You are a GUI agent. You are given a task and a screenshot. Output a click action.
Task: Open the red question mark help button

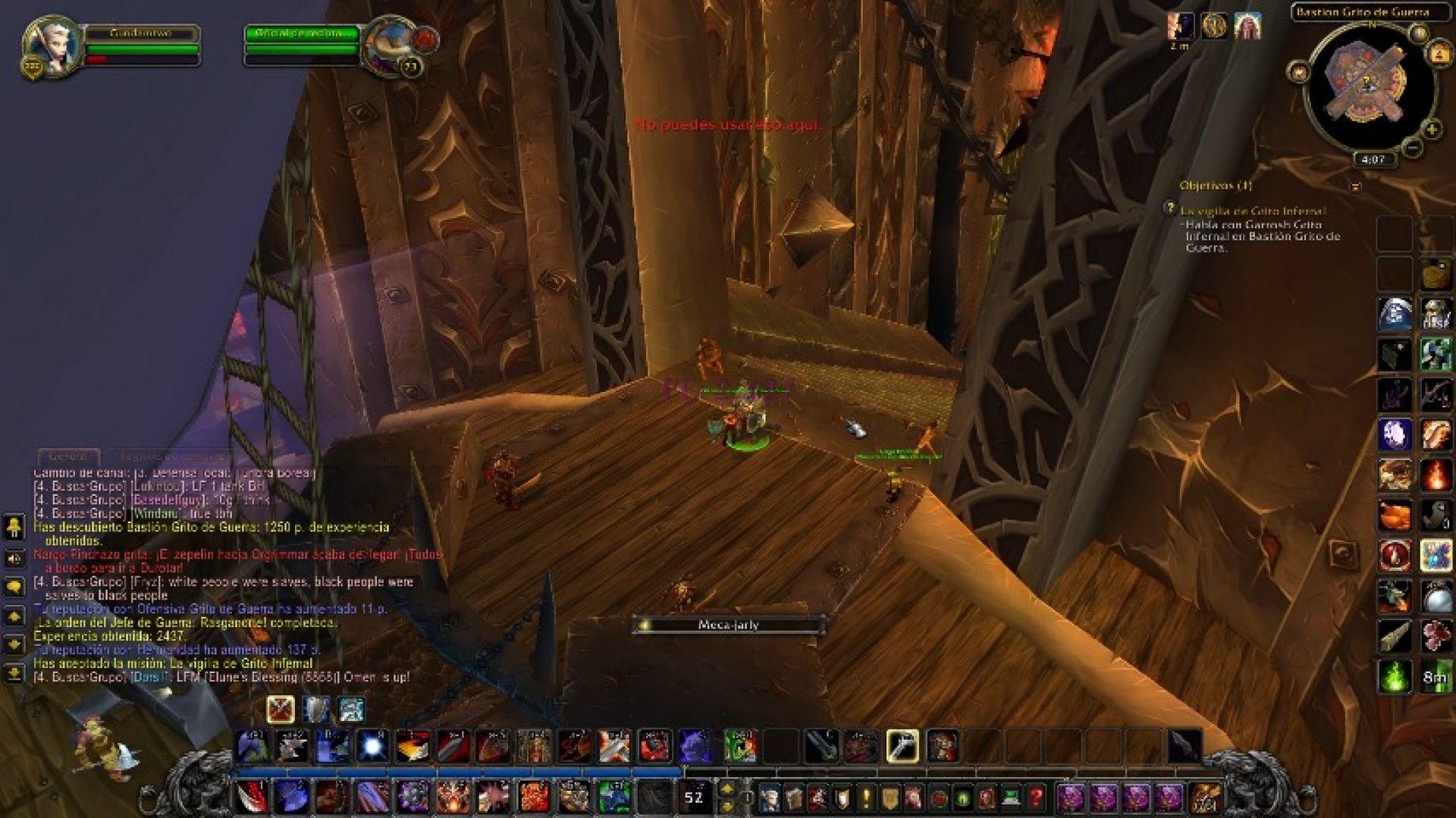[1035, 798]
